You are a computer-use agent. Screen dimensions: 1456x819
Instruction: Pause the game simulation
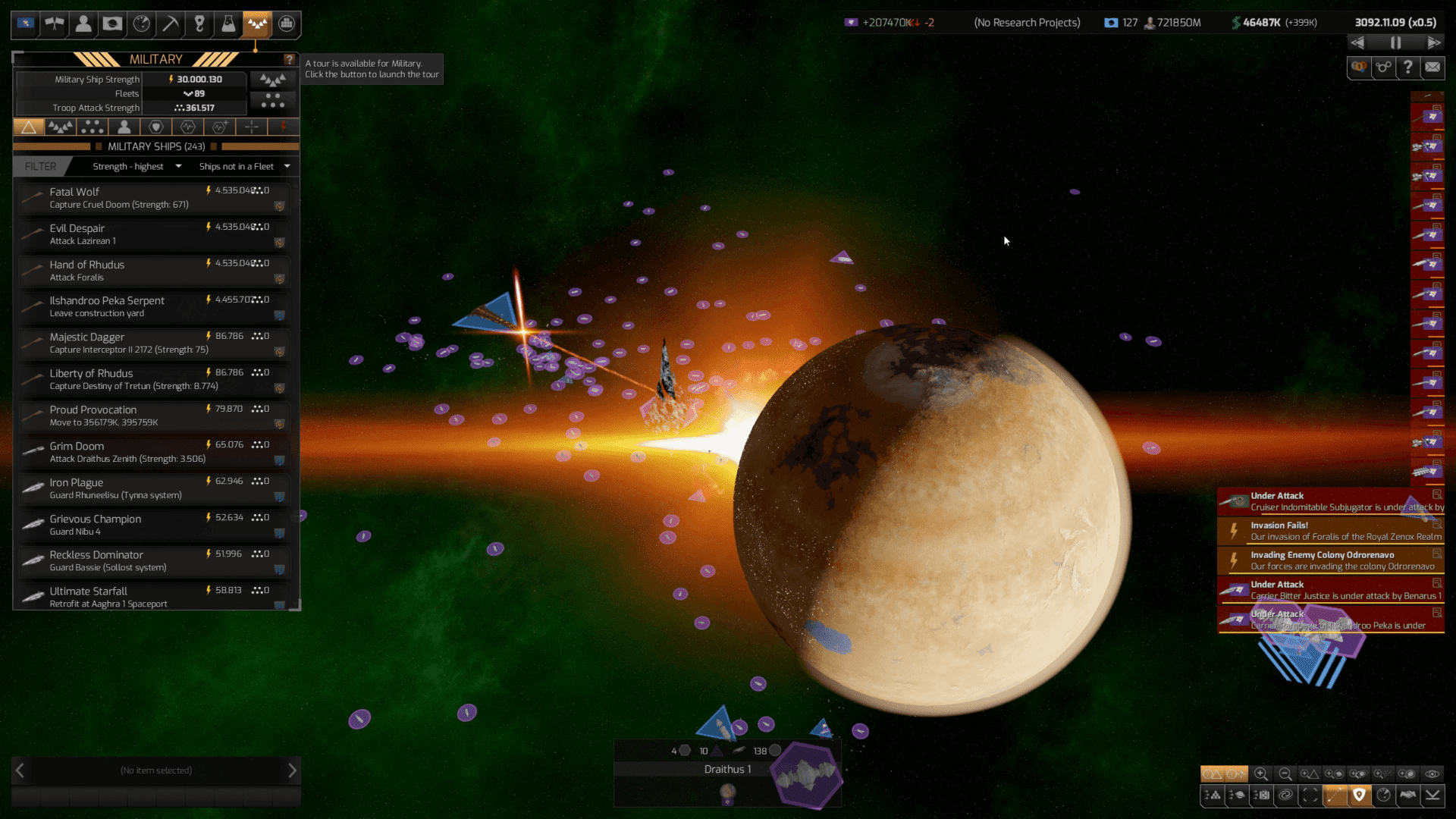(x=1396, y=43)
